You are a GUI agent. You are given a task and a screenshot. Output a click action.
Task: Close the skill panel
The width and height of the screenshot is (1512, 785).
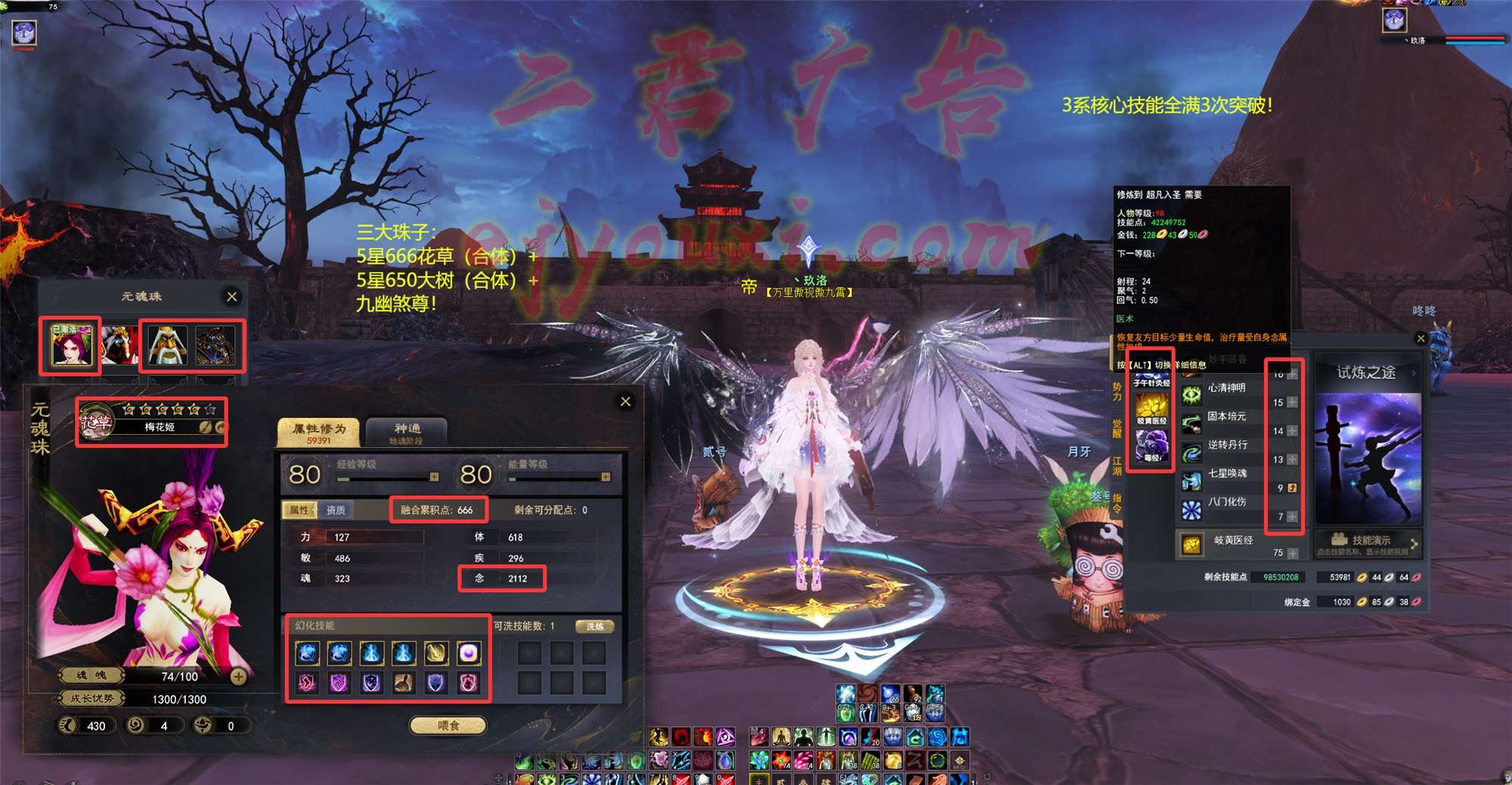pos(1421,338)
